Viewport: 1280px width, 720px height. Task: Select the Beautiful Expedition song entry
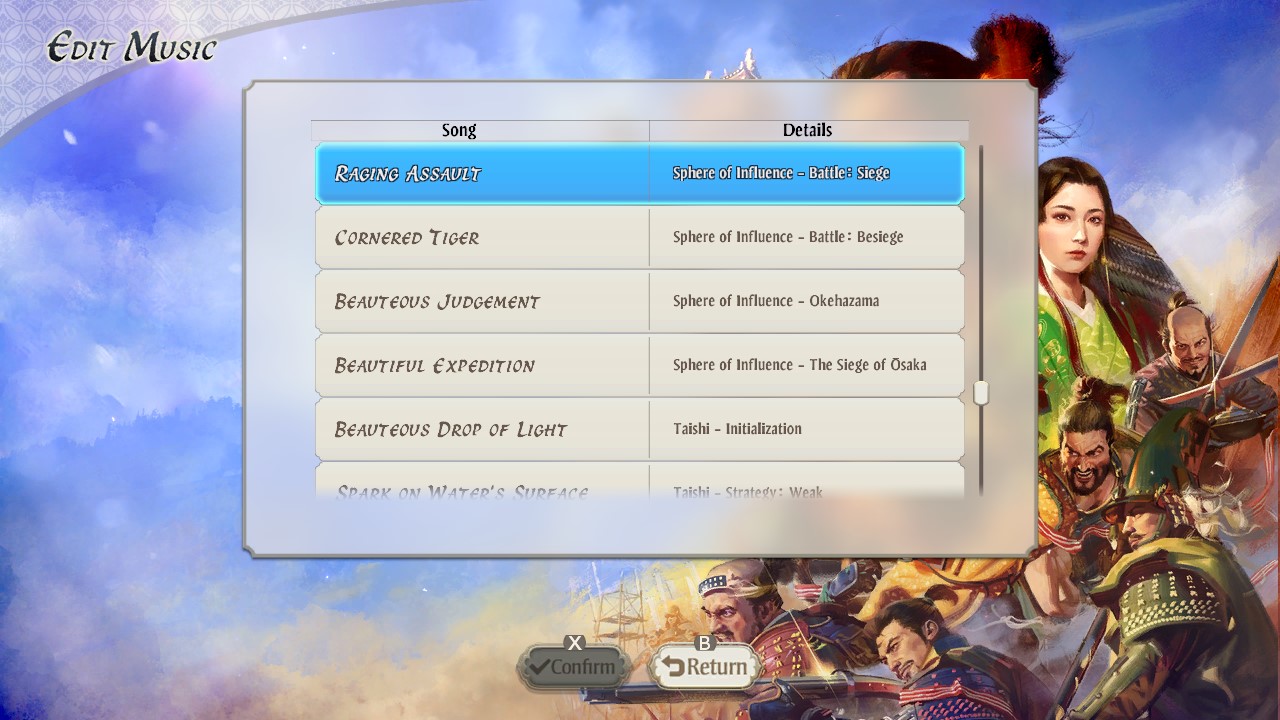pyautogui.click(x=480, y=365)
